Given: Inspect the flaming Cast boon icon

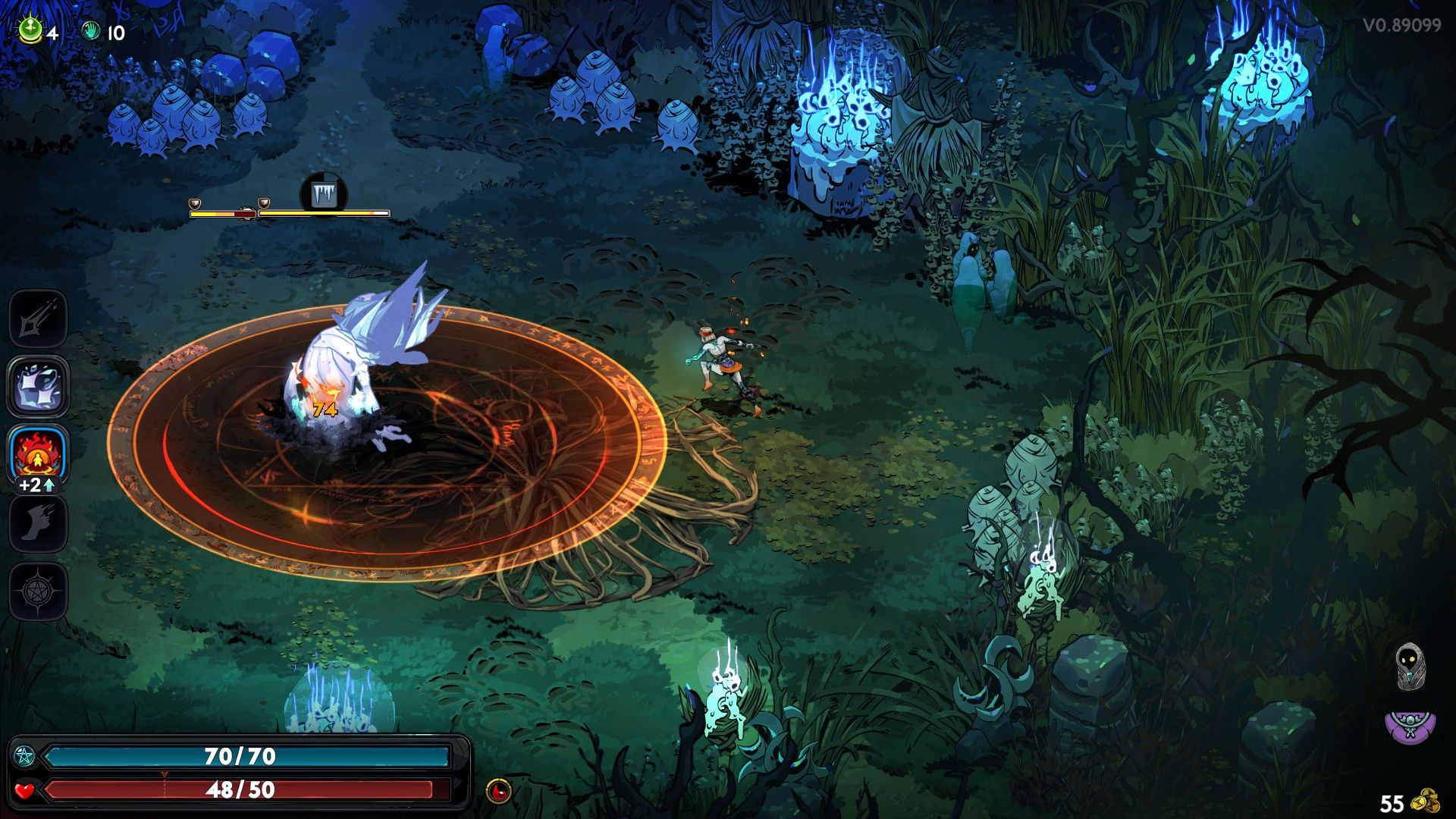Looking at the screenshot, I should [x=38, y=453].
